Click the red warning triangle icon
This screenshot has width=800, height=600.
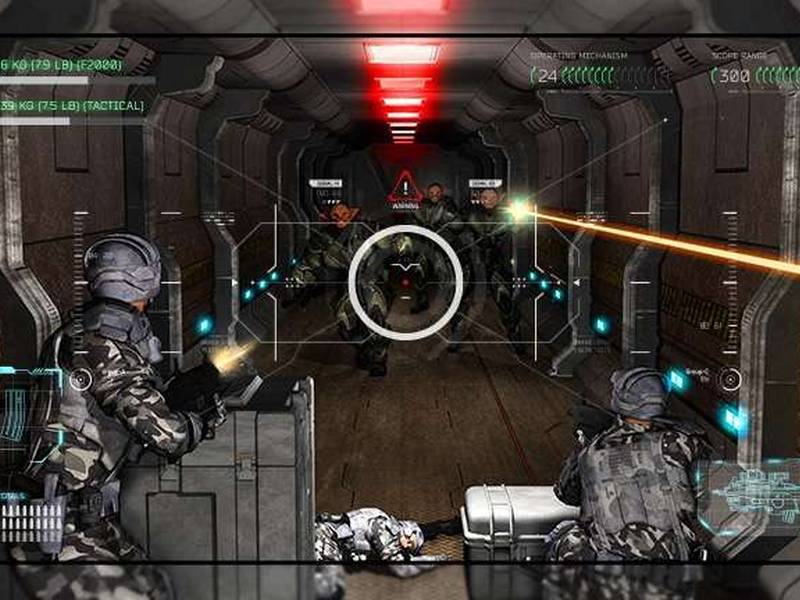404,185
